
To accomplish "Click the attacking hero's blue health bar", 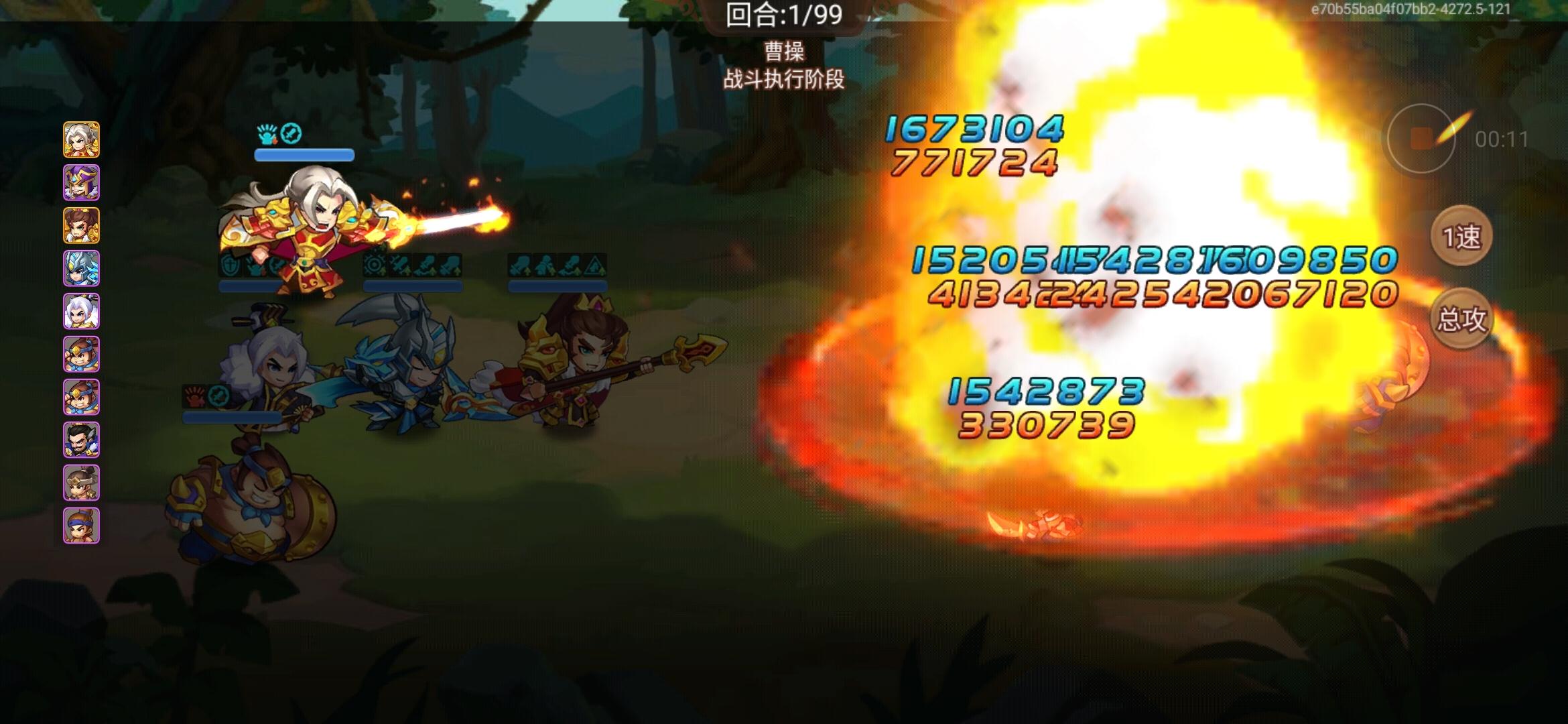I will point(303,155).
